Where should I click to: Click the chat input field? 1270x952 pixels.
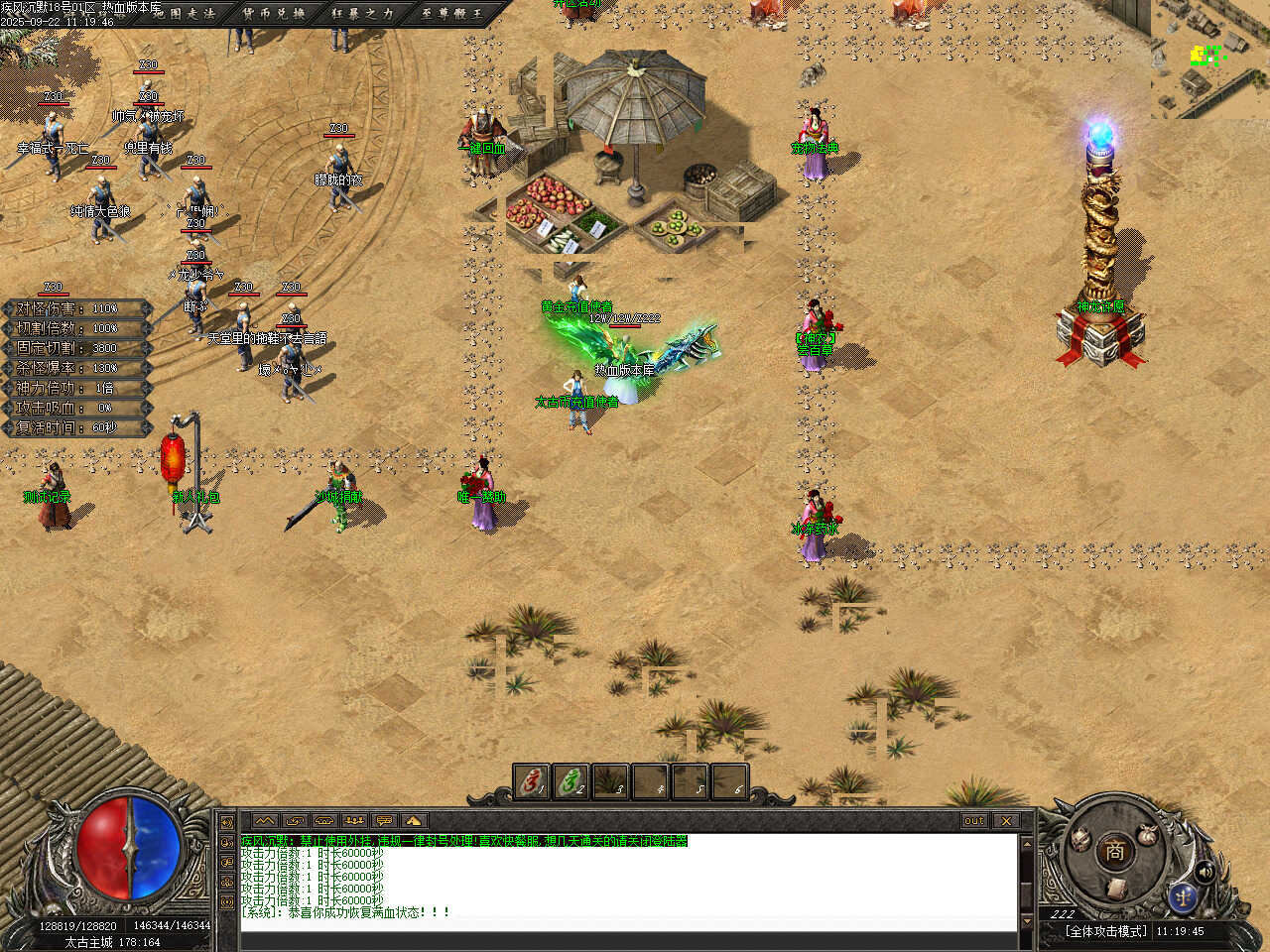pos(628,939)
